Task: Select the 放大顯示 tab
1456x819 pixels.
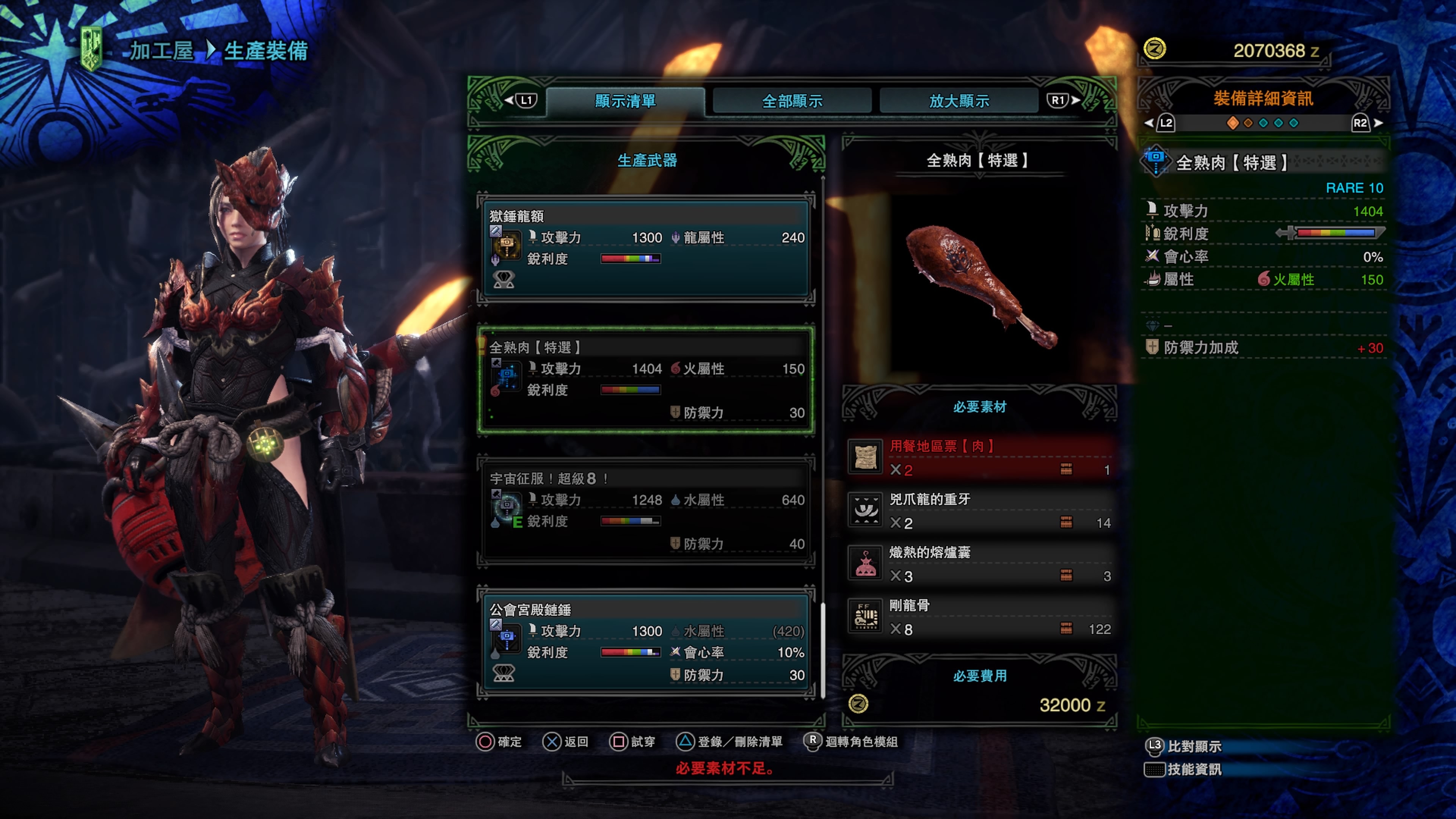Action: coord(959,101)
